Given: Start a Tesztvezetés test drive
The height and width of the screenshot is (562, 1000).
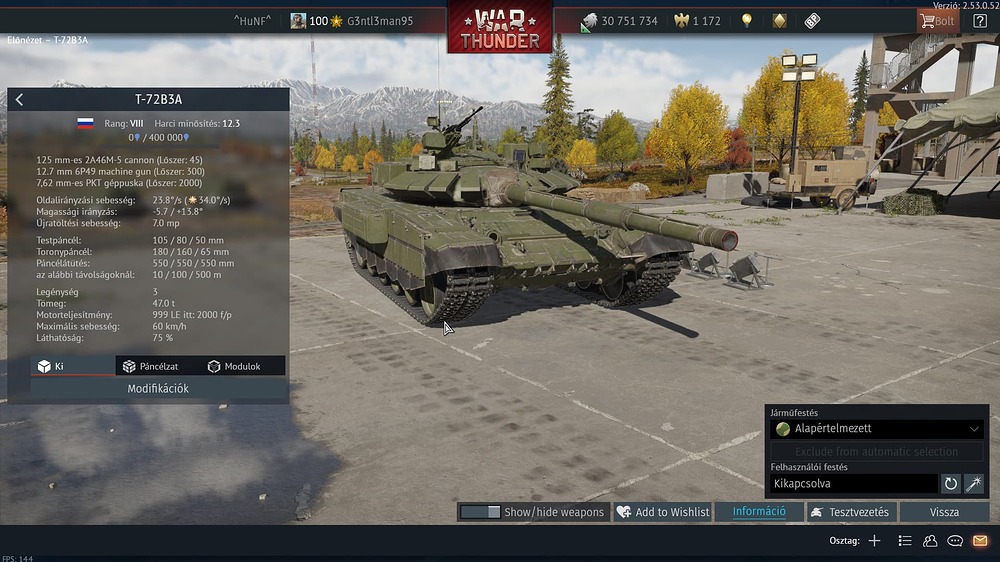Looking at the screenshot, I should coord(849,512).
